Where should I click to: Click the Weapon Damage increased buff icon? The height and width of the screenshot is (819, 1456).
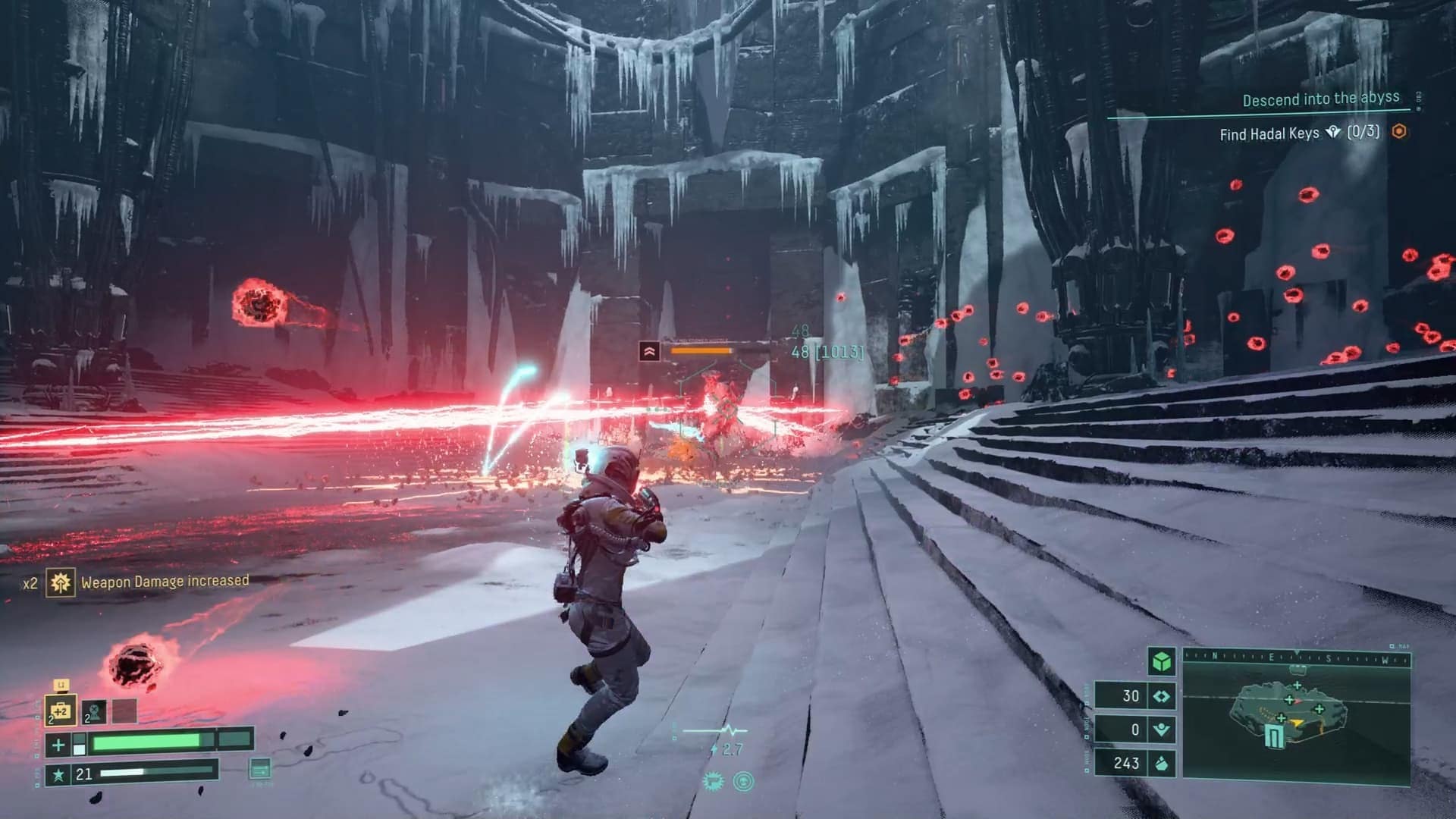pos(60,582)
